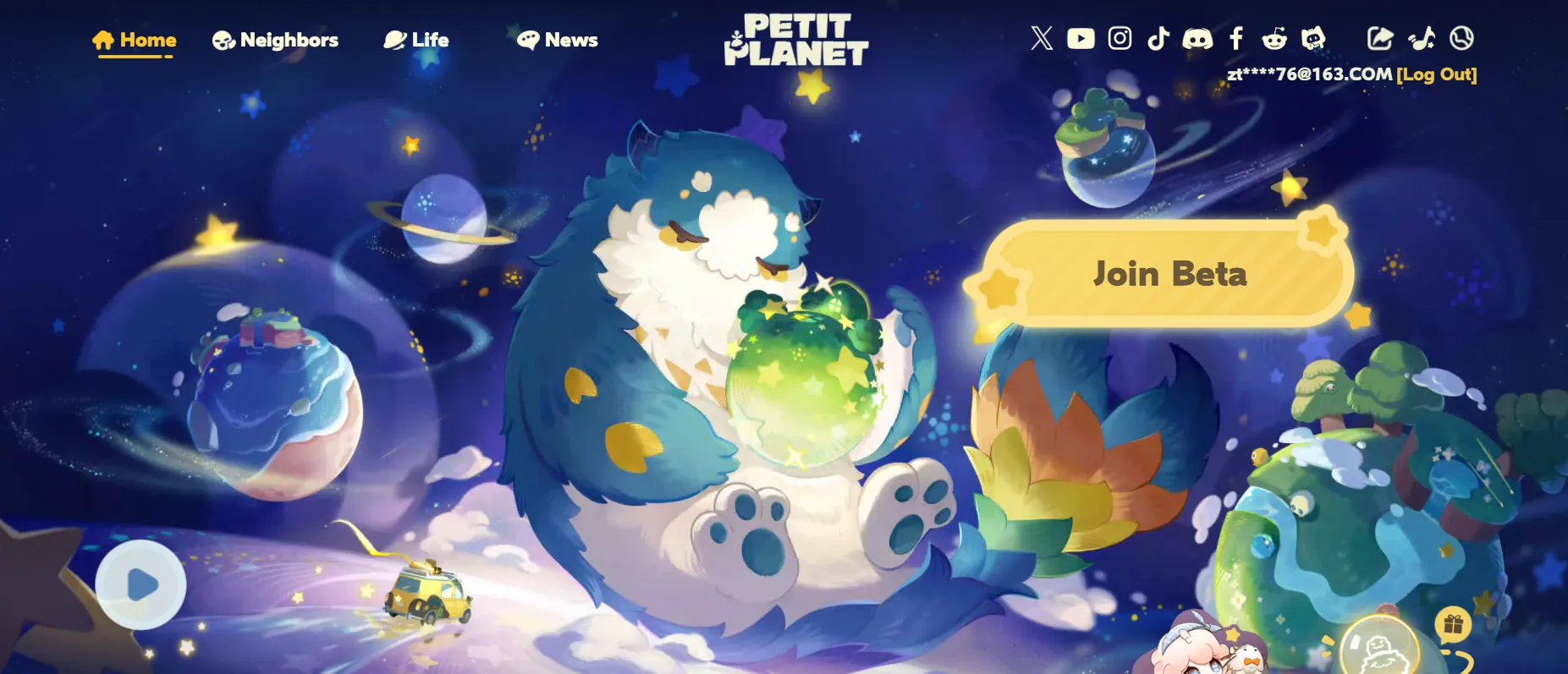Image resolution: width=1568 pixels, height=674 pixels.
Task: Open the News page
Action: pos(558,39)
